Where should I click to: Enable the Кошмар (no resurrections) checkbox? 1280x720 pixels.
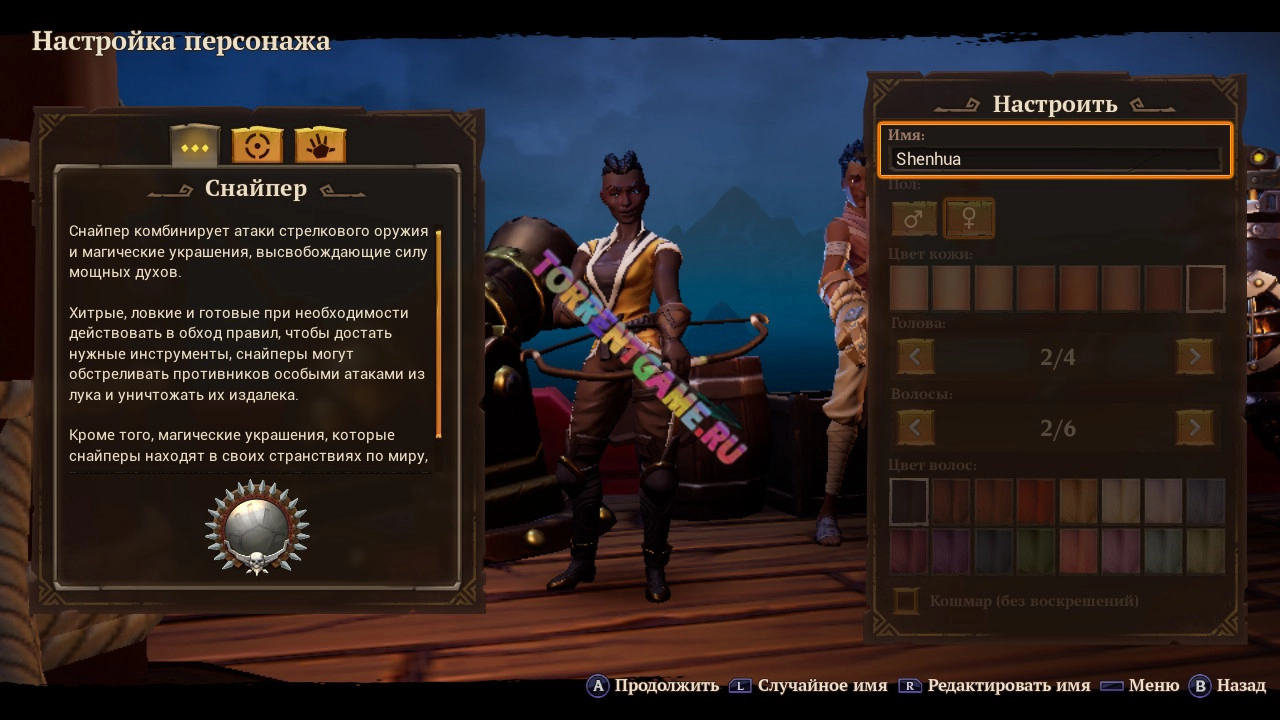click(x=906, y=601)
